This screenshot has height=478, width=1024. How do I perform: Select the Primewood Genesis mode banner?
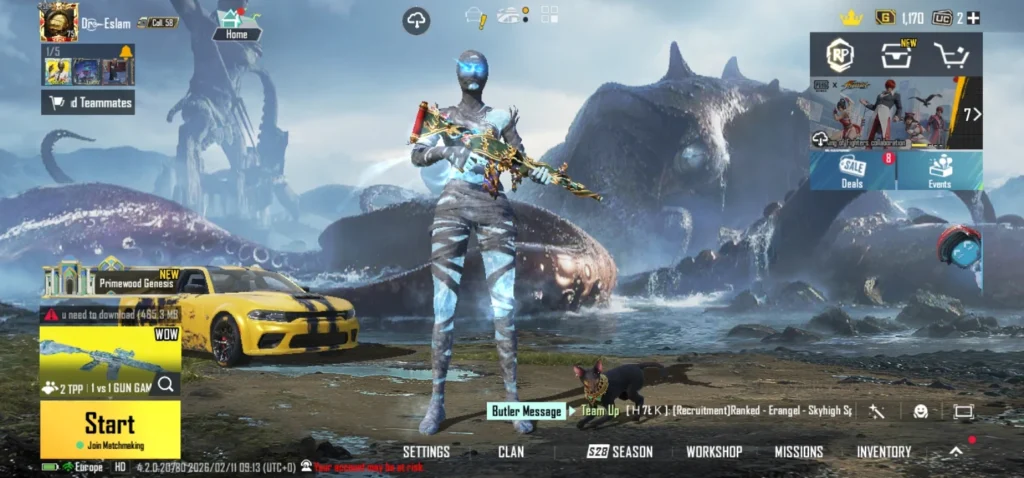[110, 282]
